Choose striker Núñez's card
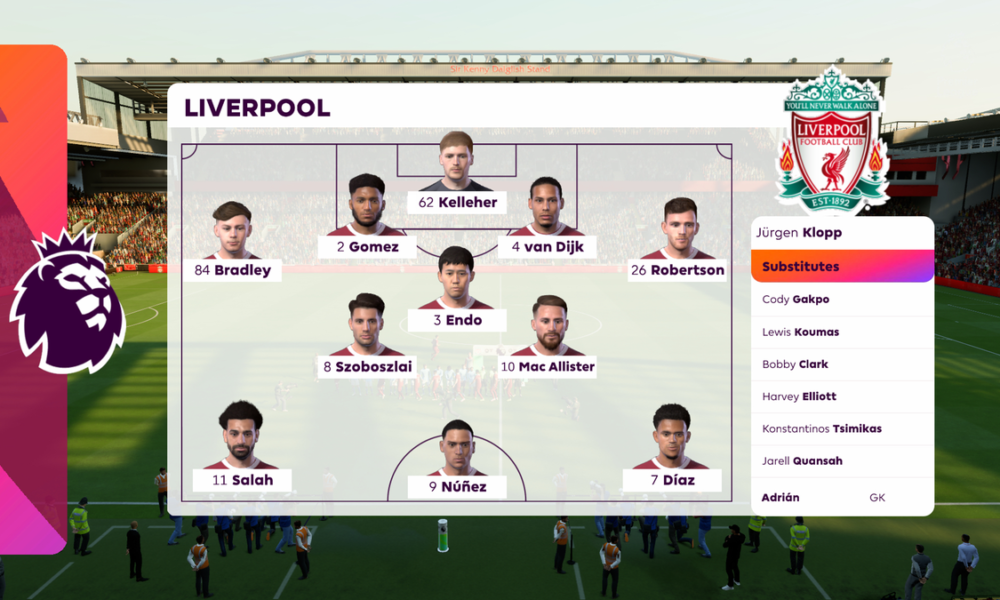Screen dimensions: 1000x600 click(x=457, y=487)
